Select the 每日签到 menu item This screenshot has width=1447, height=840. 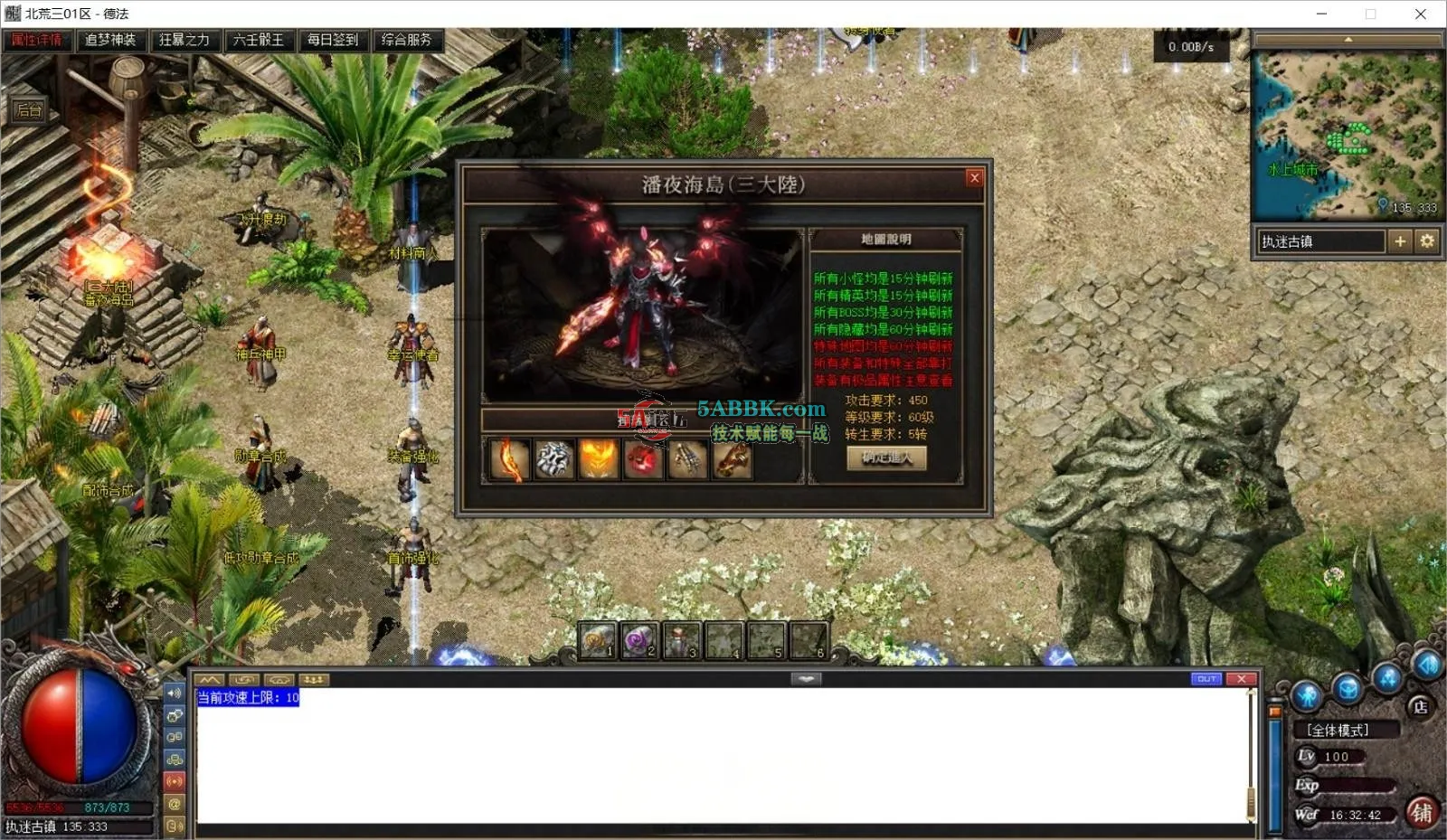pos(333,40)
